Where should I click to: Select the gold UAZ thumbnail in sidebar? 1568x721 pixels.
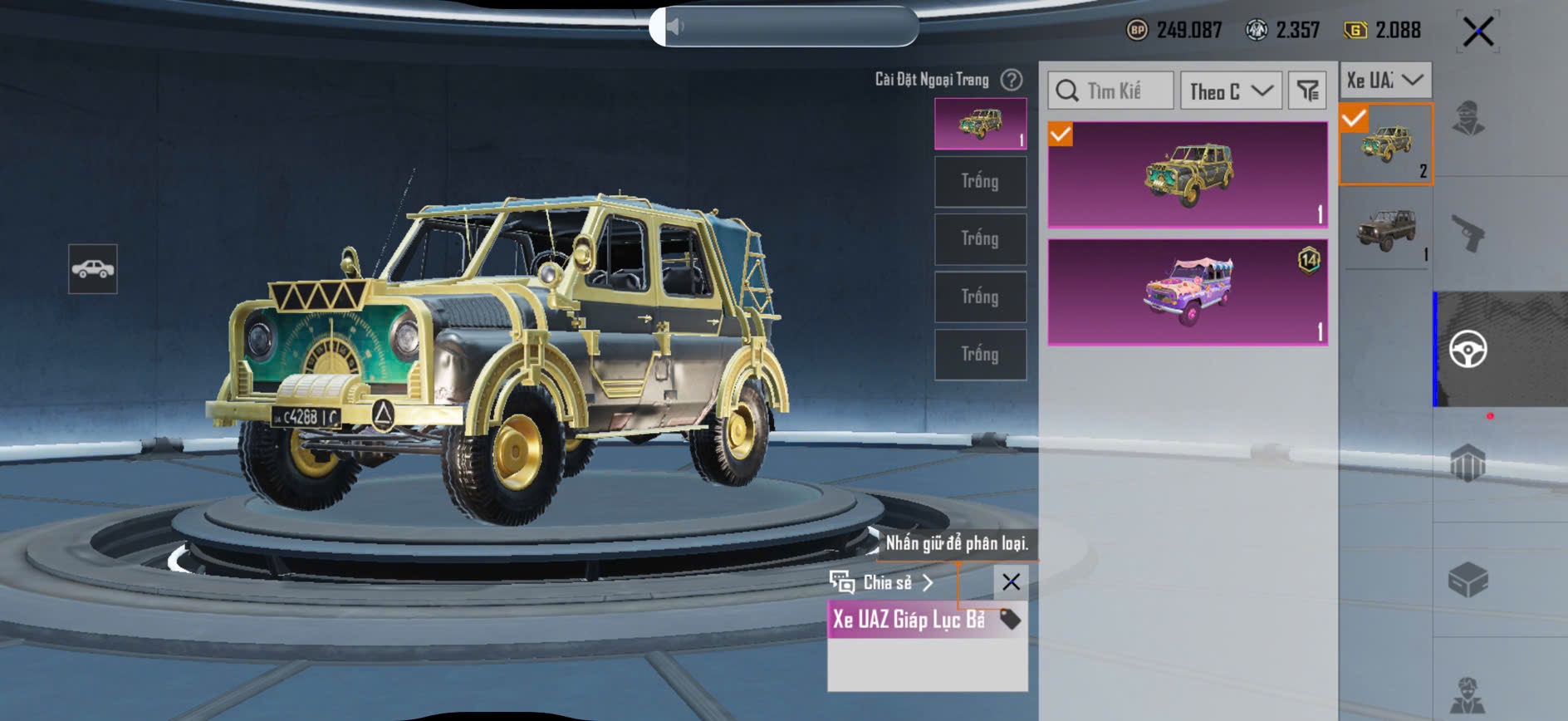click(1385, 145)
